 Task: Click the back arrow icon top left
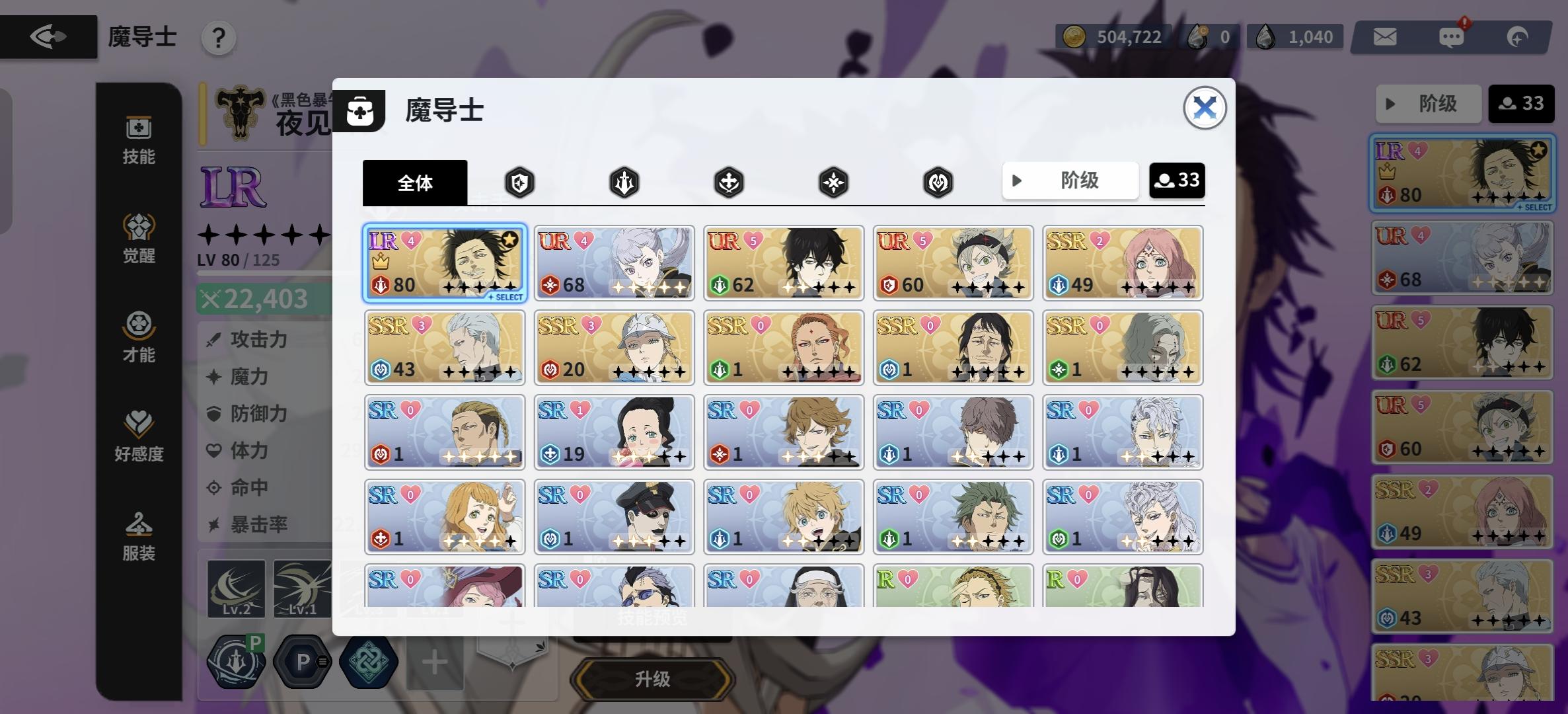point(48,36)
